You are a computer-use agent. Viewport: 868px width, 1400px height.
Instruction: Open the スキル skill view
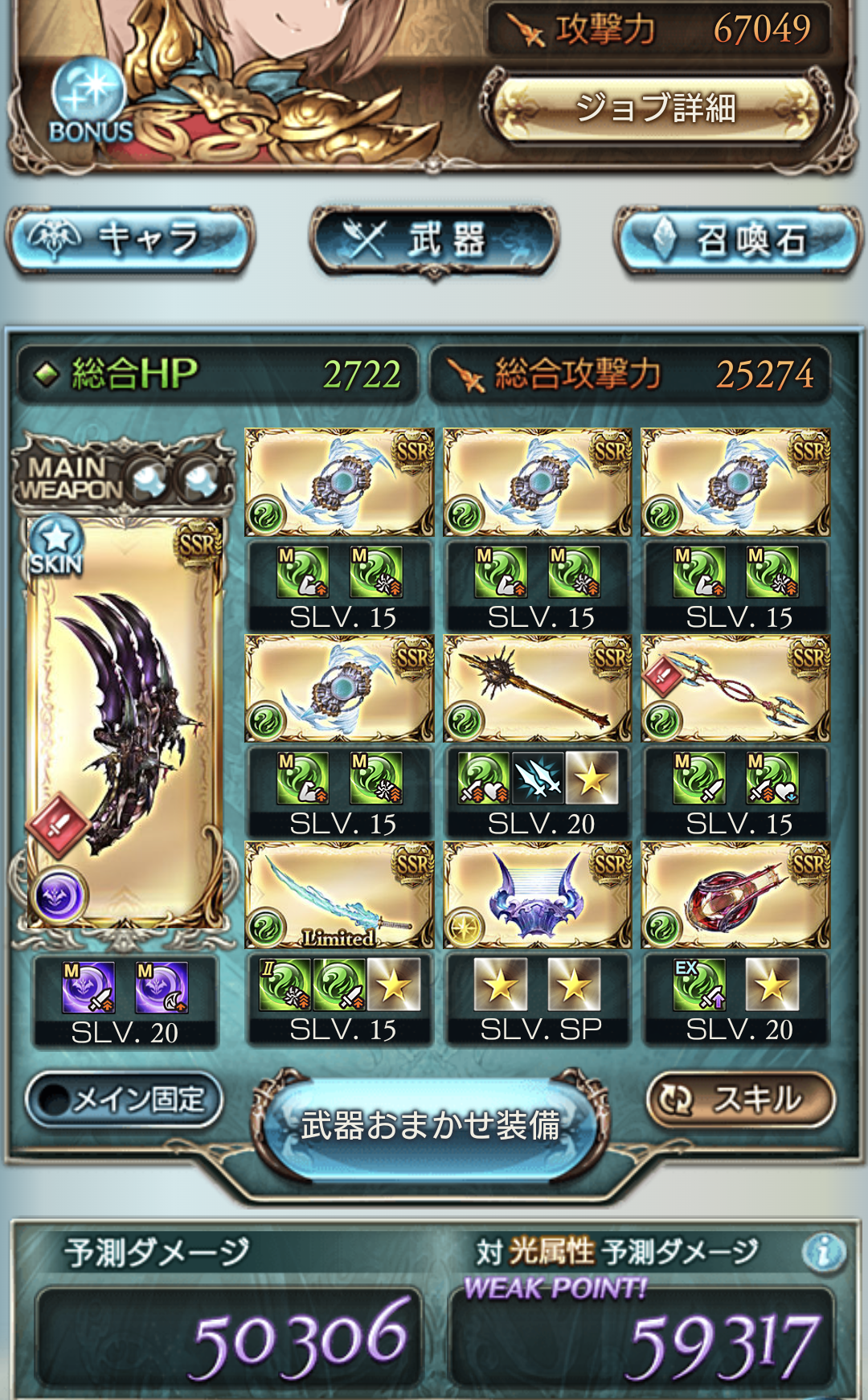(741, 1099)
